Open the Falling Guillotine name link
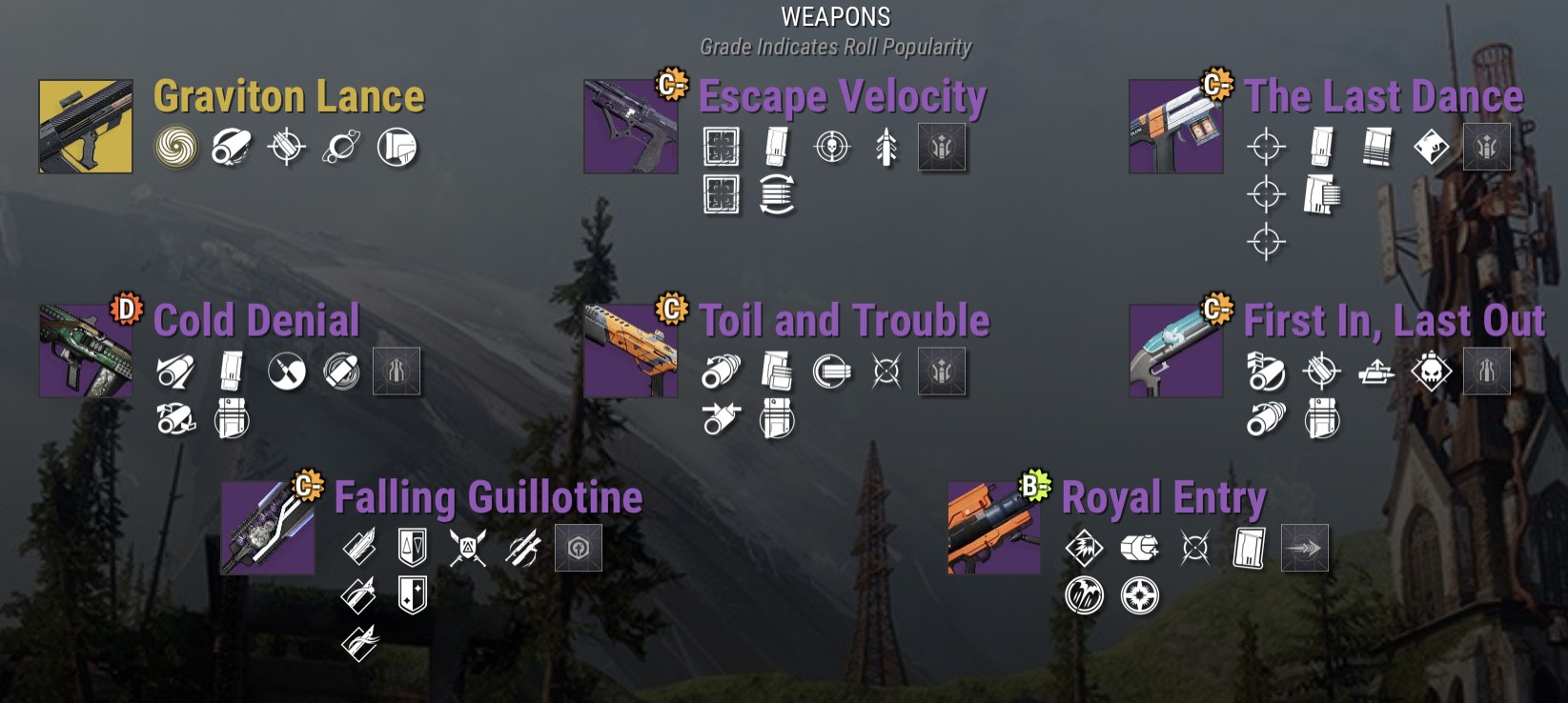The height and width of the screenshot is (703, 1568). pos(488,498)
